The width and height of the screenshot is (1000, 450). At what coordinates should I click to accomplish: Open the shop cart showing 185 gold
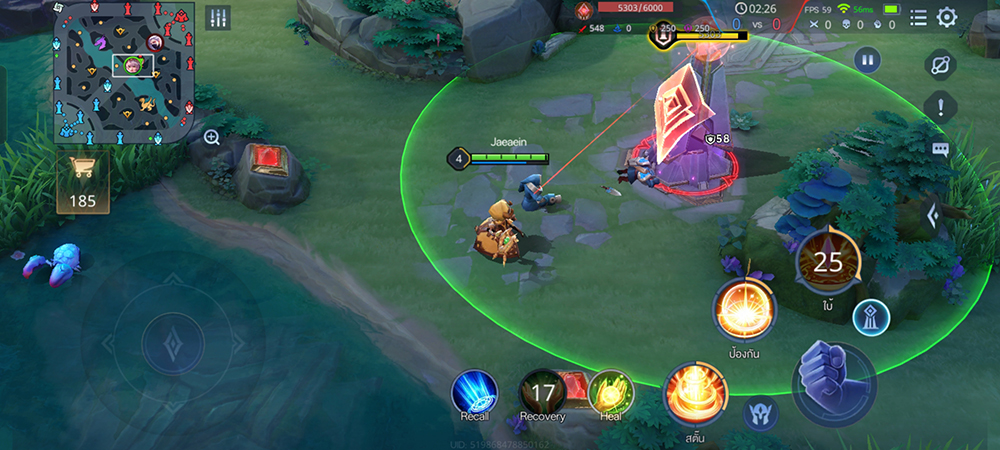click(x=82, y=183)
